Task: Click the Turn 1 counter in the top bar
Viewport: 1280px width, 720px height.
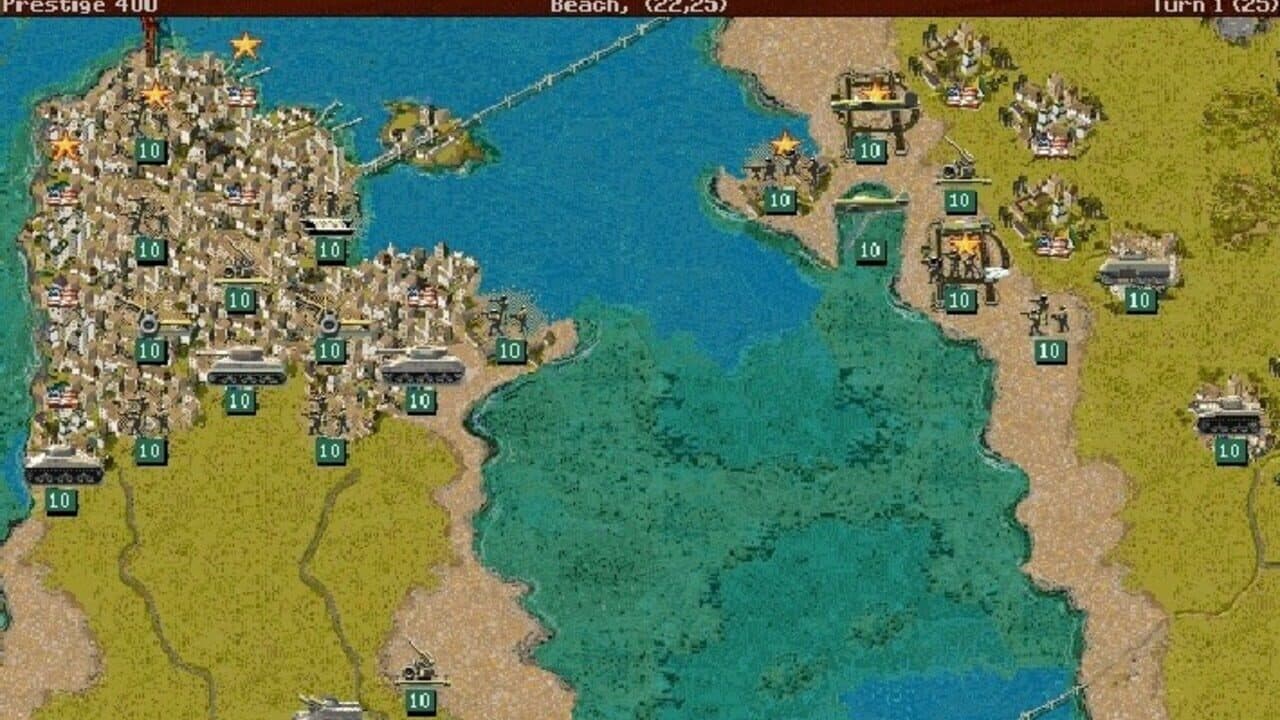Action: (x=1215, y=6)
